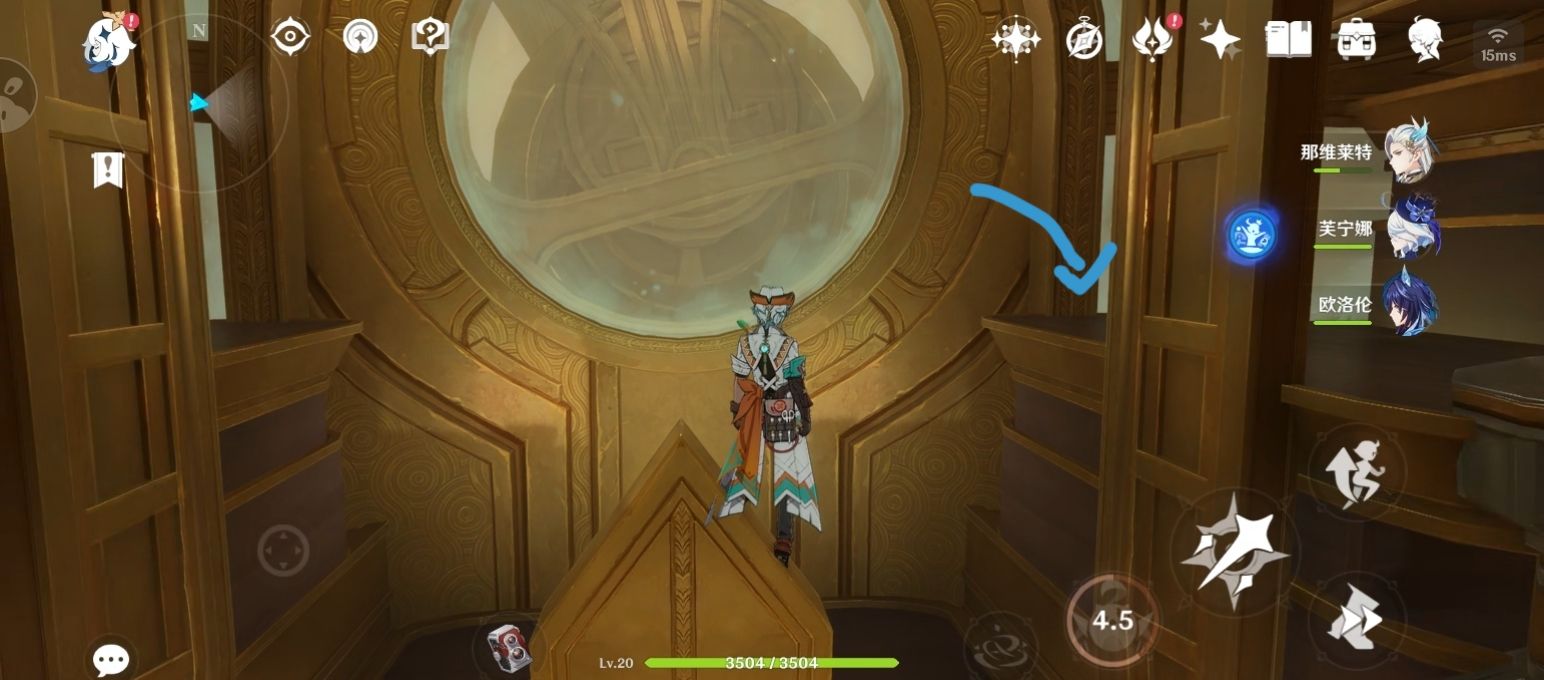Open the Events icon with red alert
Image resolution: width=1544 pixels, height=680 pixels.
(x=1153, y=40)
